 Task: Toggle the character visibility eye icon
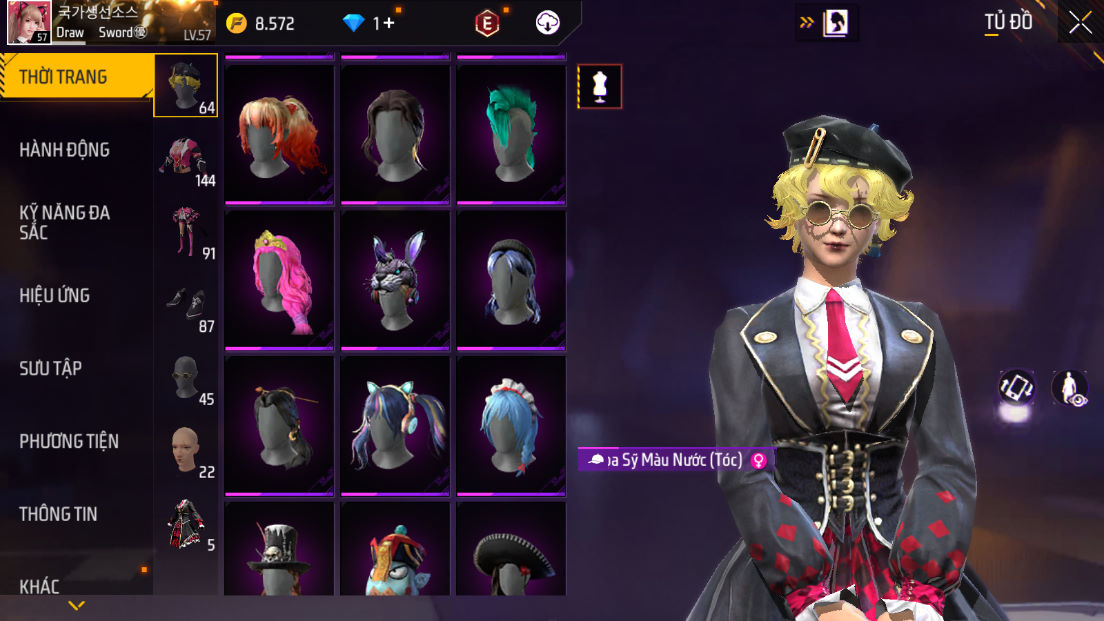pos(1070,388)
